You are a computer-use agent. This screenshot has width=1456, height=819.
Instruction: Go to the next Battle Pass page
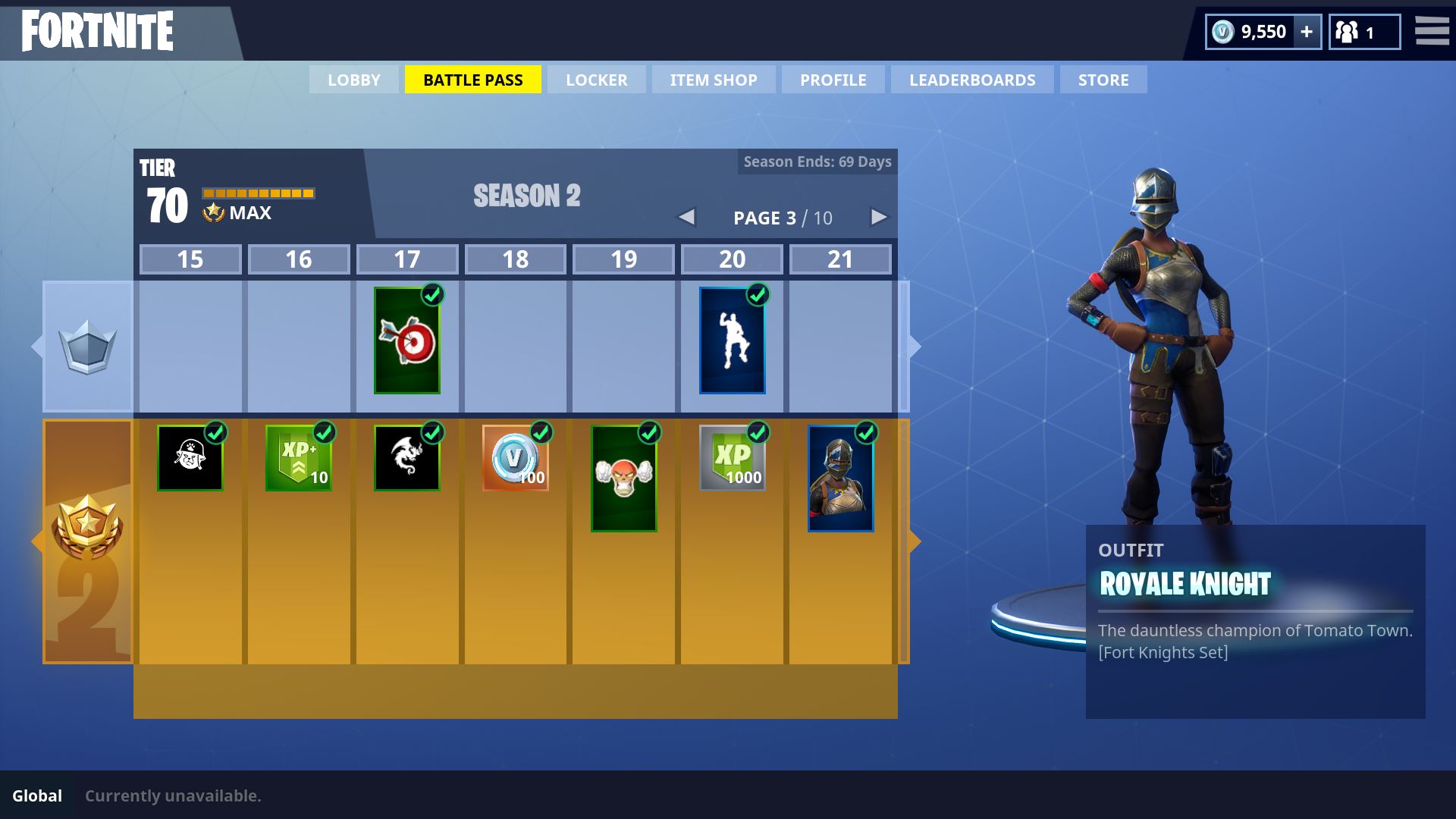[878, 218]
